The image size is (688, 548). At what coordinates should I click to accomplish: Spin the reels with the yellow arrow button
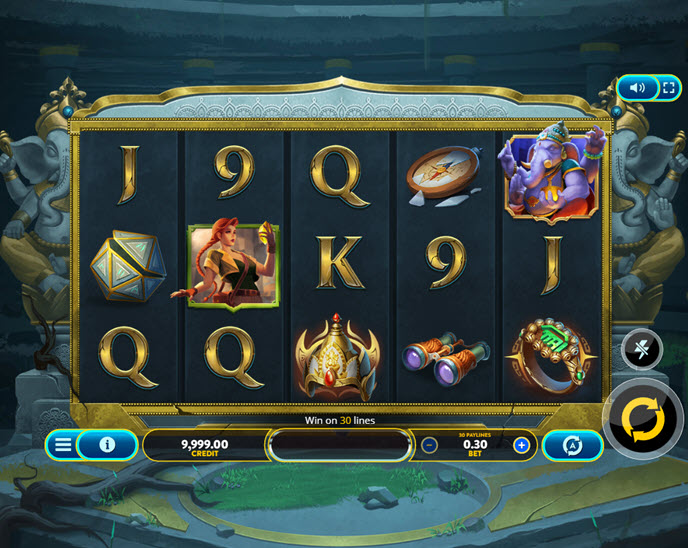click(643, 420)
